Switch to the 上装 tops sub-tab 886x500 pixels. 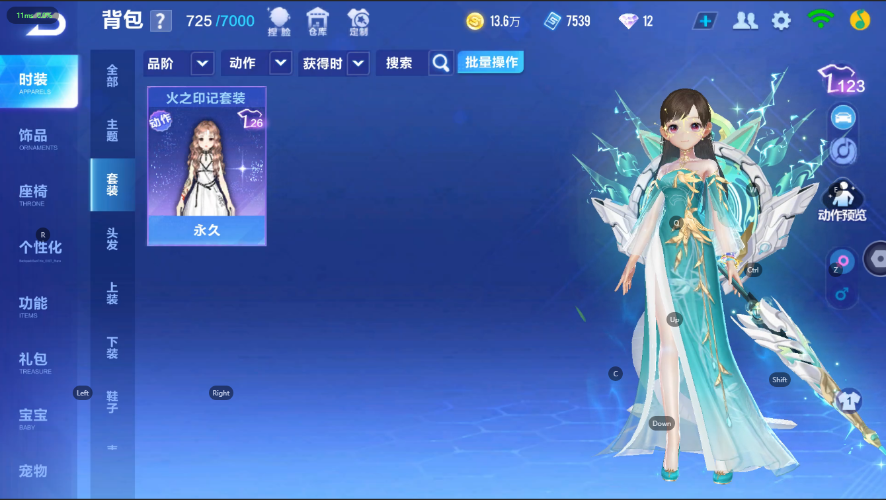point(112,292)
